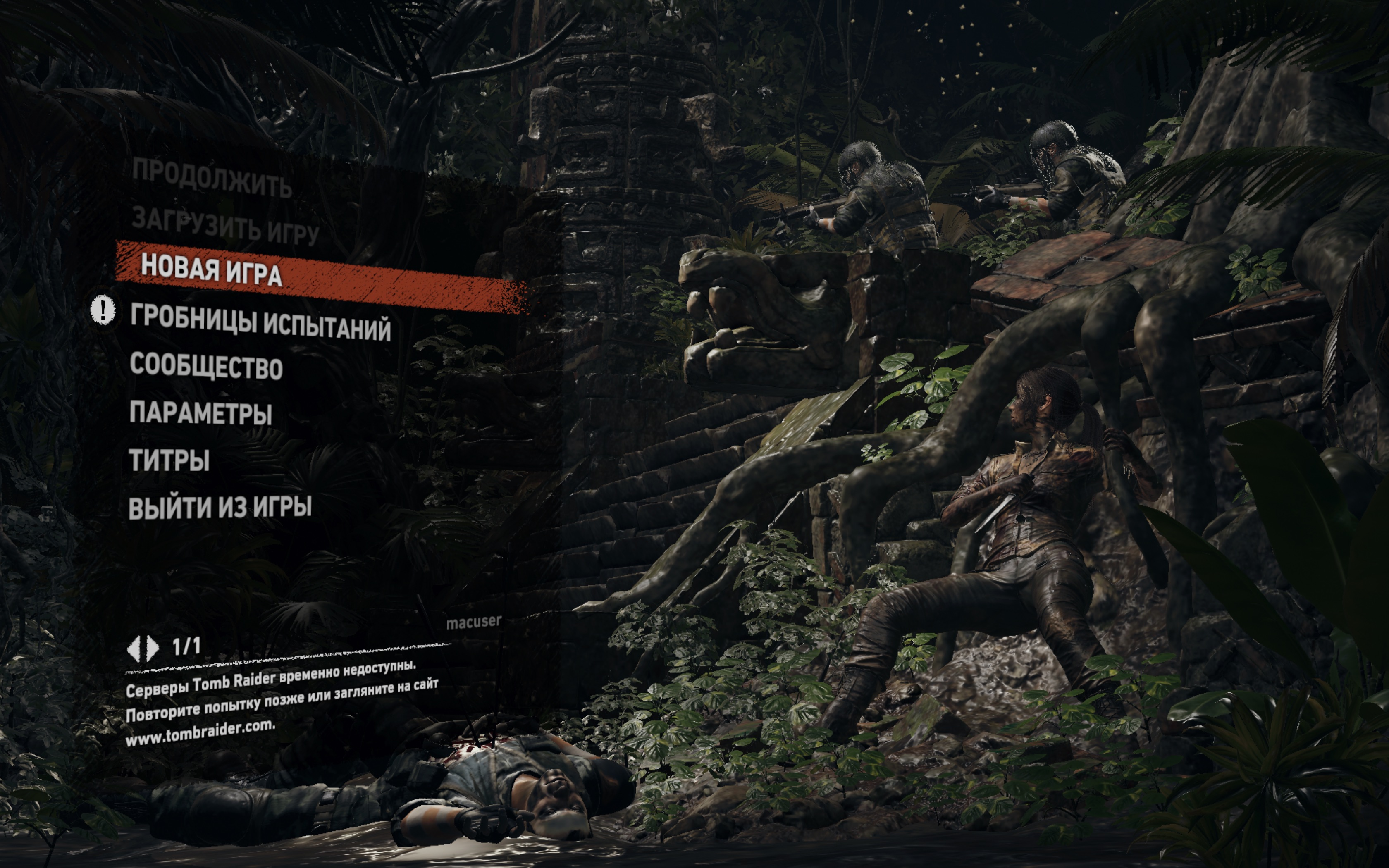Open Гробницы испытаний menu entry
Viewport: 1389px width, 868px height.
coord(260,323)
